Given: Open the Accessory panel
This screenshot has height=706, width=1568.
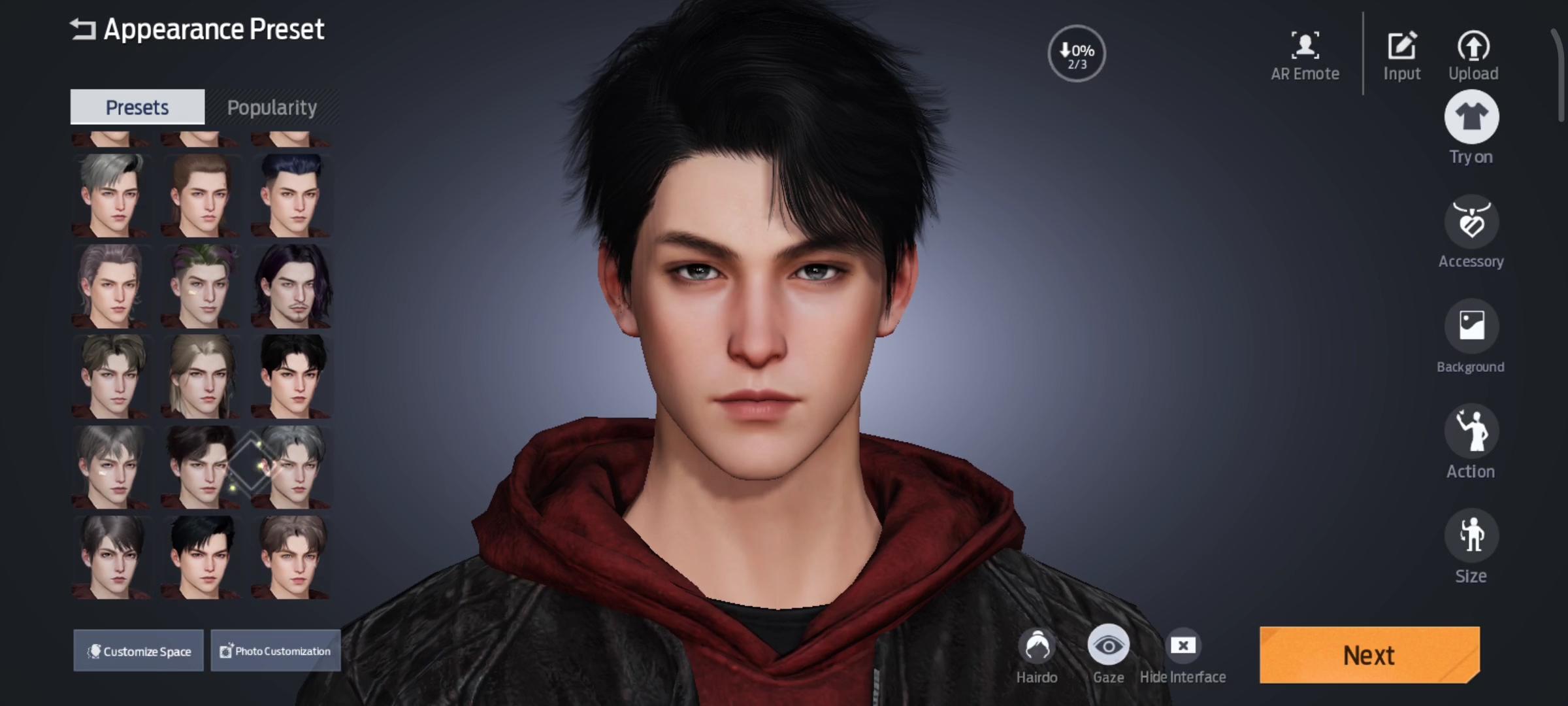Looking at the screenshot, I should coord(1471,222).
